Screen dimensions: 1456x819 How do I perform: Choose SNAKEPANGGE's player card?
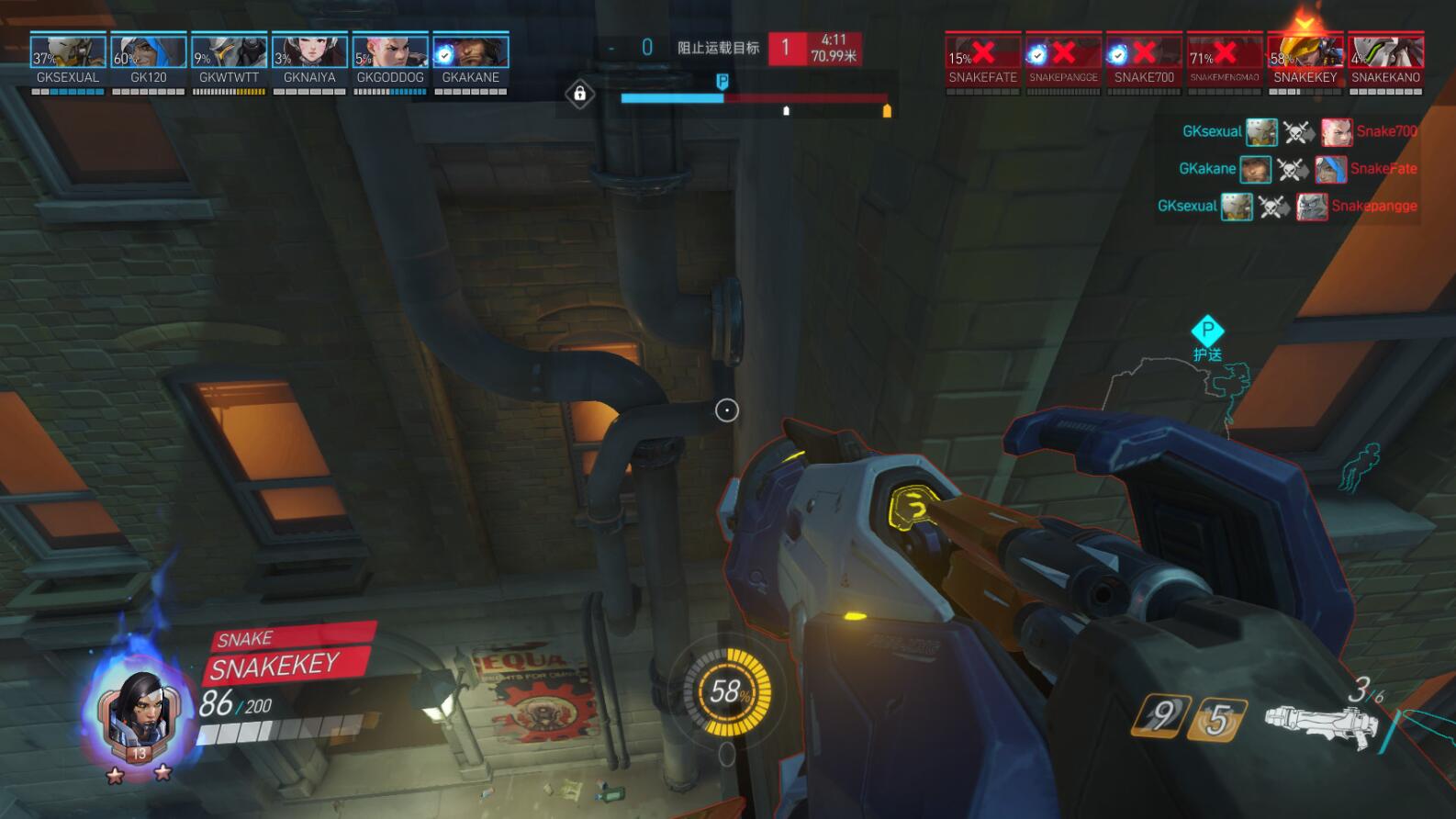tap(1063, 52)
